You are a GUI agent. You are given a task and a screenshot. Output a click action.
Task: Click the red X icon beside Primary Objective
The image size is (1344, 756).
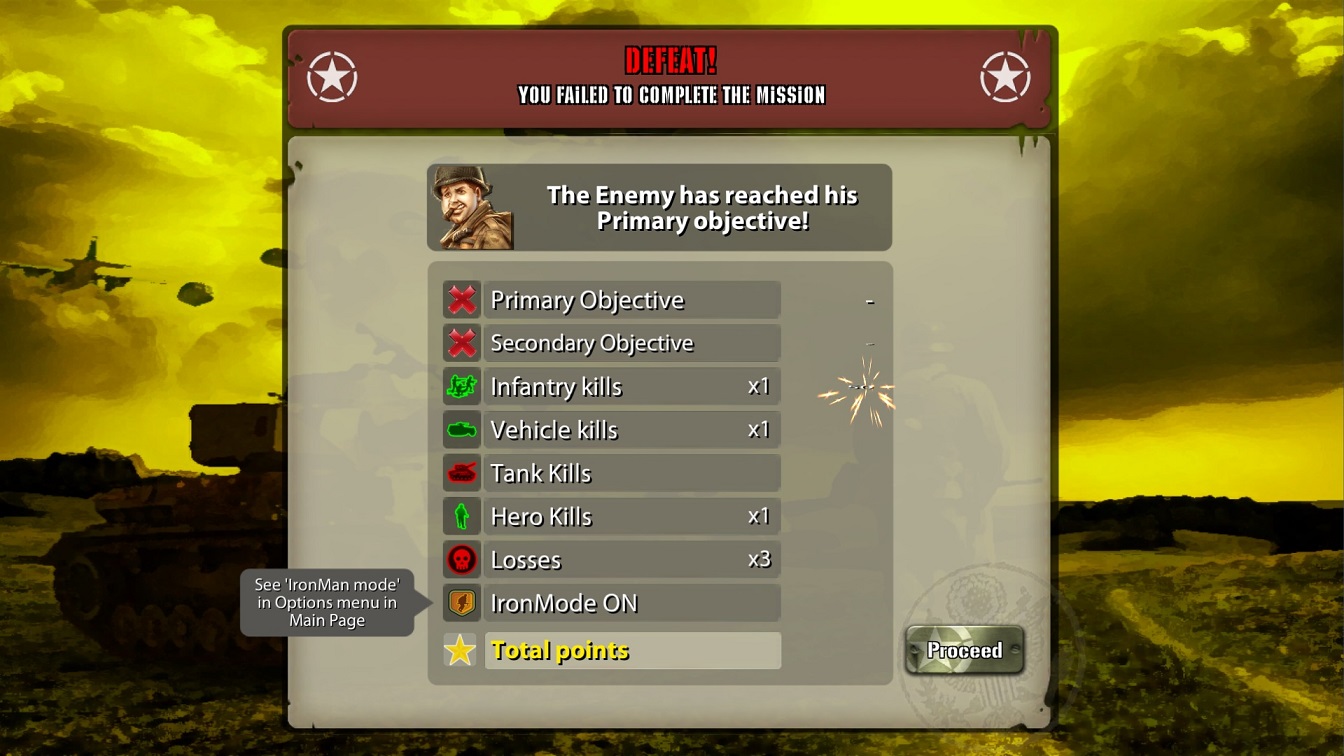(462, 299)
